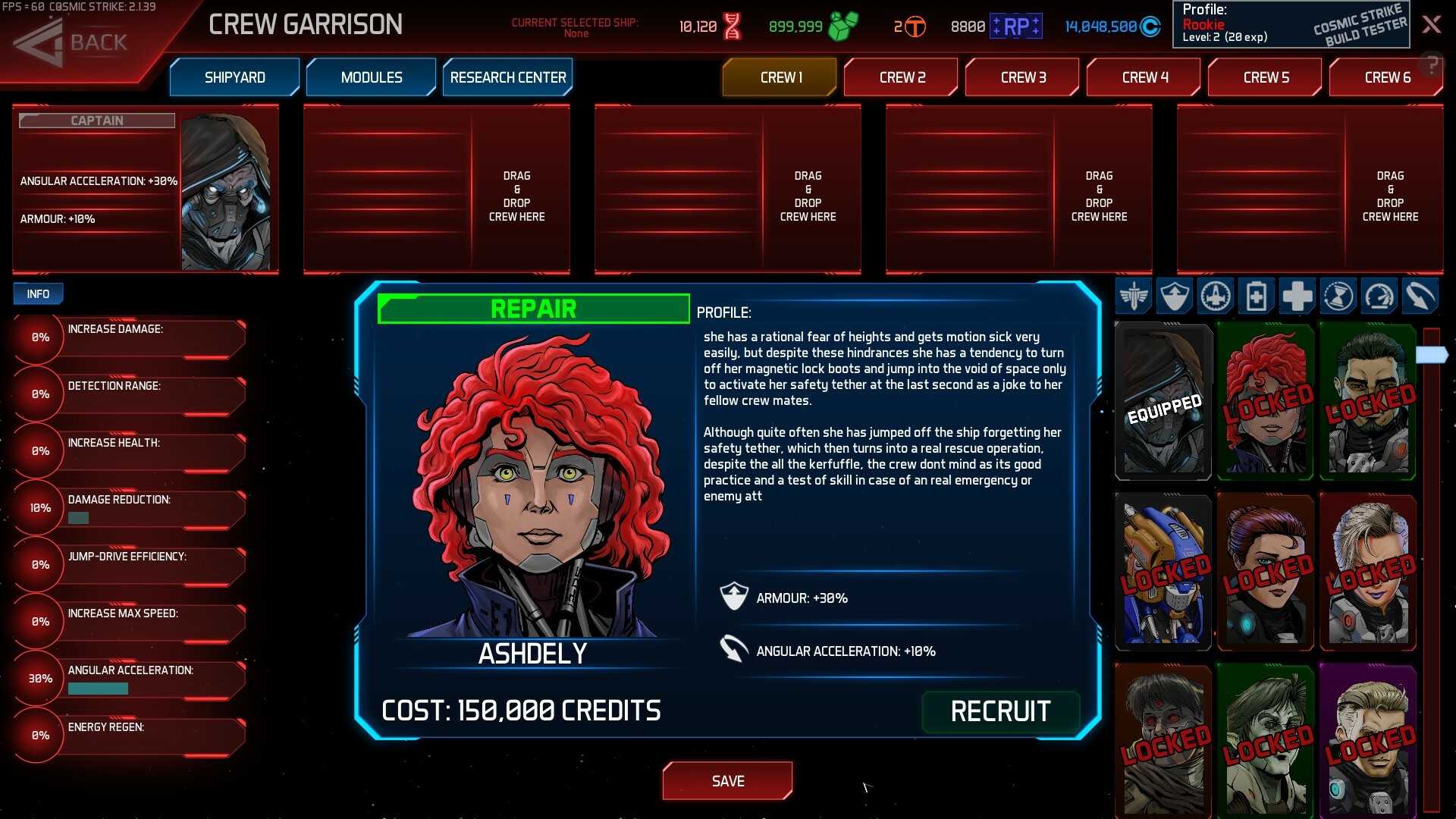Click the ship detection filter icon
1456x819 pixels.
tap(1214, 297)
